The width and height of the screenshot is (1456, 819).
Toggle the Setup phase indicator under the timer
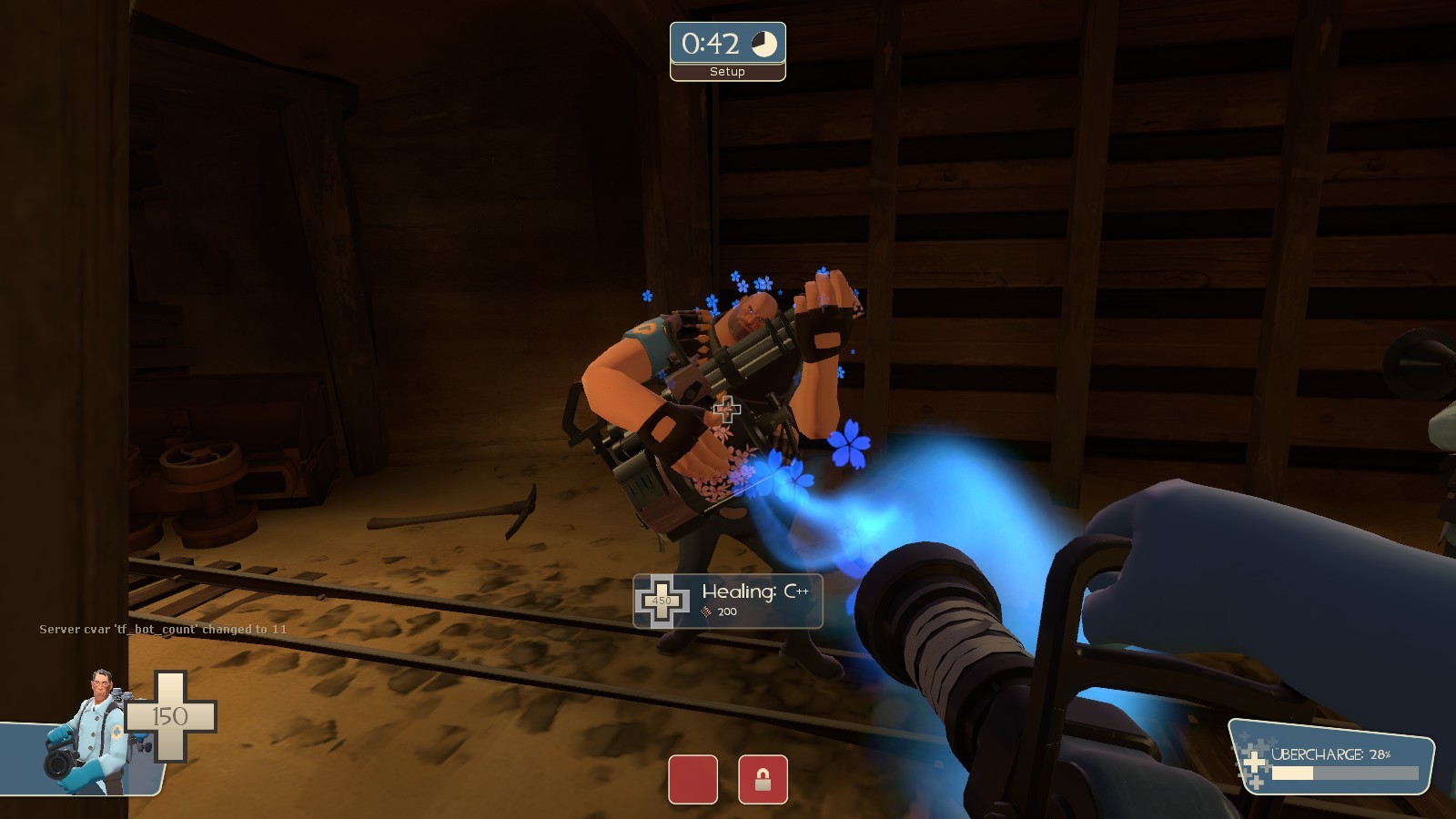[x=726, y=71]
